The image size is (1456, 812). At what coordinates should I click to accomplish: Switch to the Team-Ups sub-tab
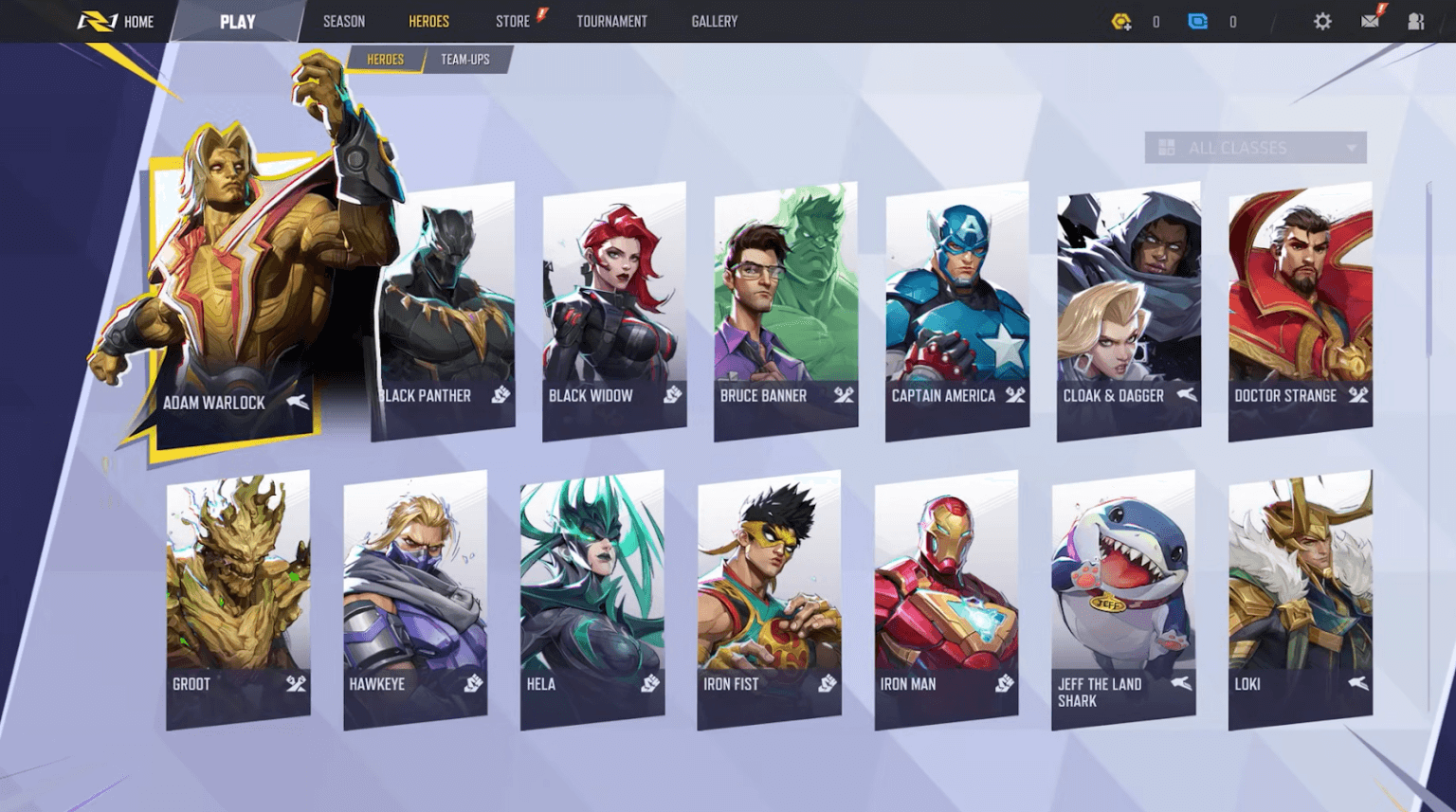[464, 59]
